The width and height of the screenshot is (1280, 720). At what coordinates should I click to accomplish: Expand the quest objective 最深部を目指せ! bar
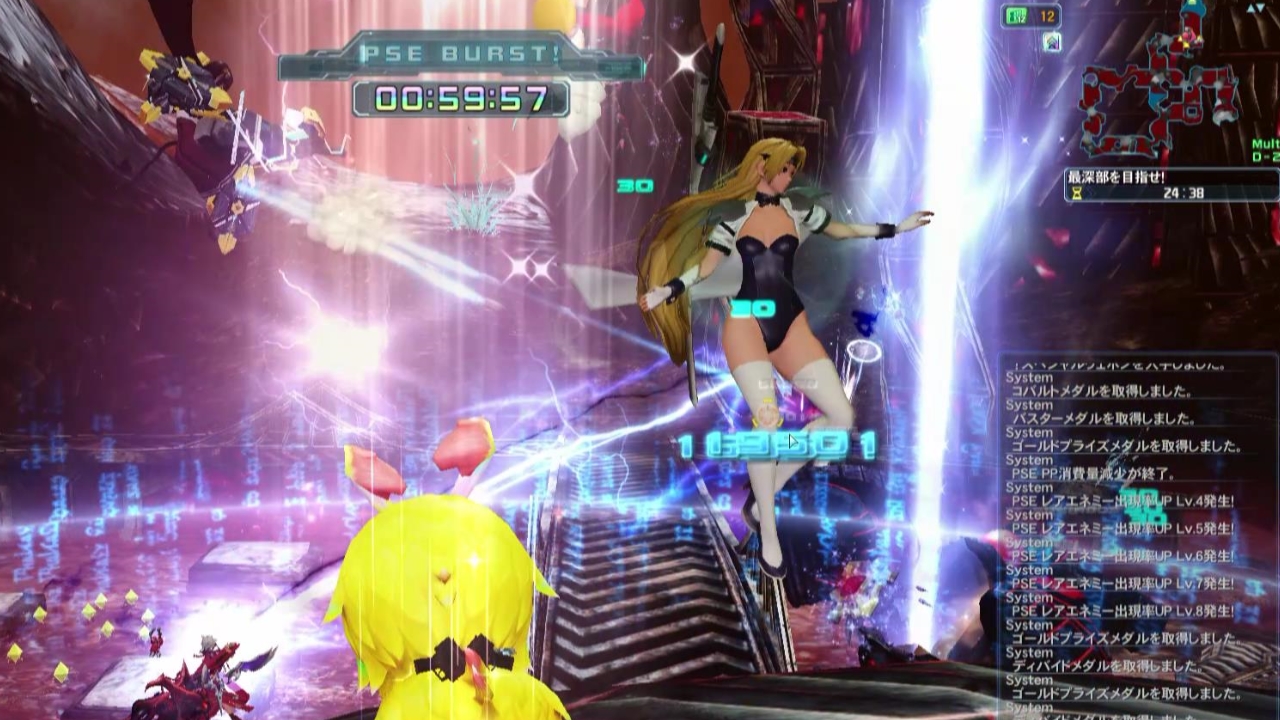(1113, 174)
